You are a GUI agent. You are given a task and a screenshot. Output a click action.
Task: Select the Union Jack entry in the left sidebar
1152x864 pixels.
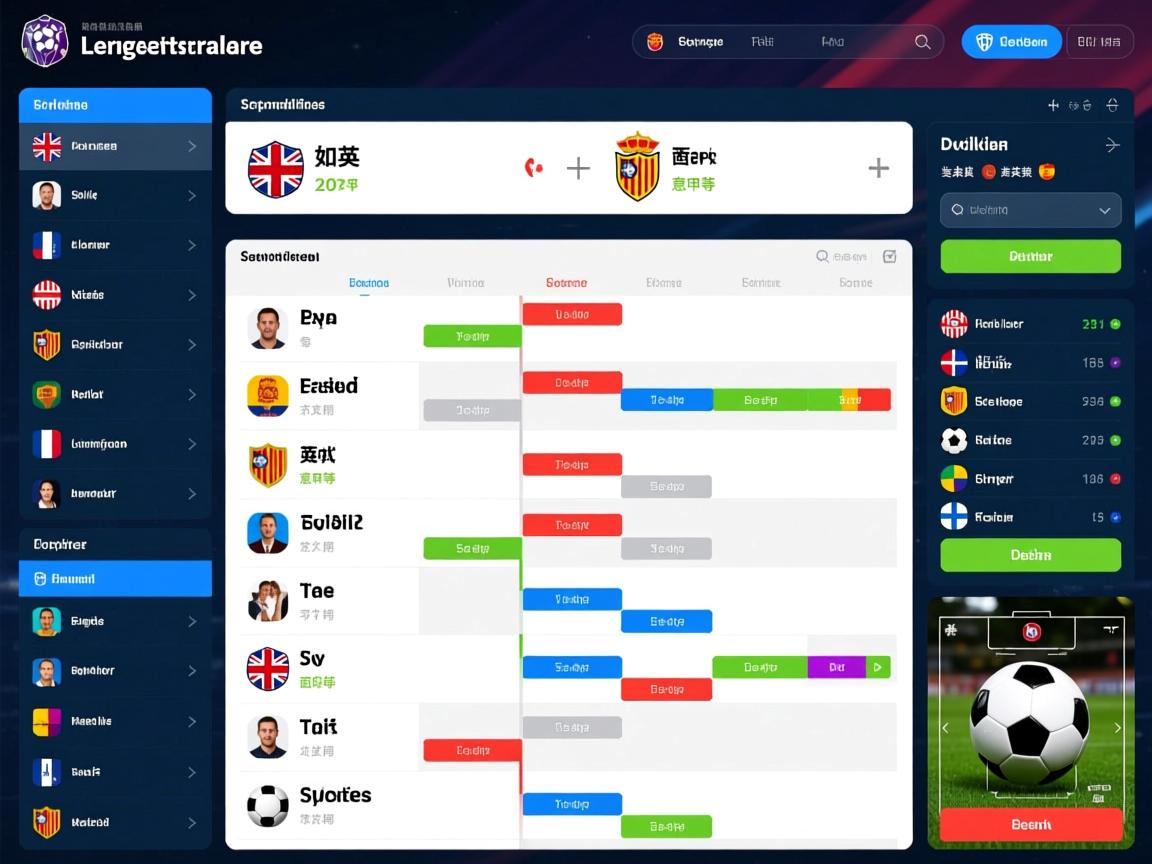click(x=115, y=146)
